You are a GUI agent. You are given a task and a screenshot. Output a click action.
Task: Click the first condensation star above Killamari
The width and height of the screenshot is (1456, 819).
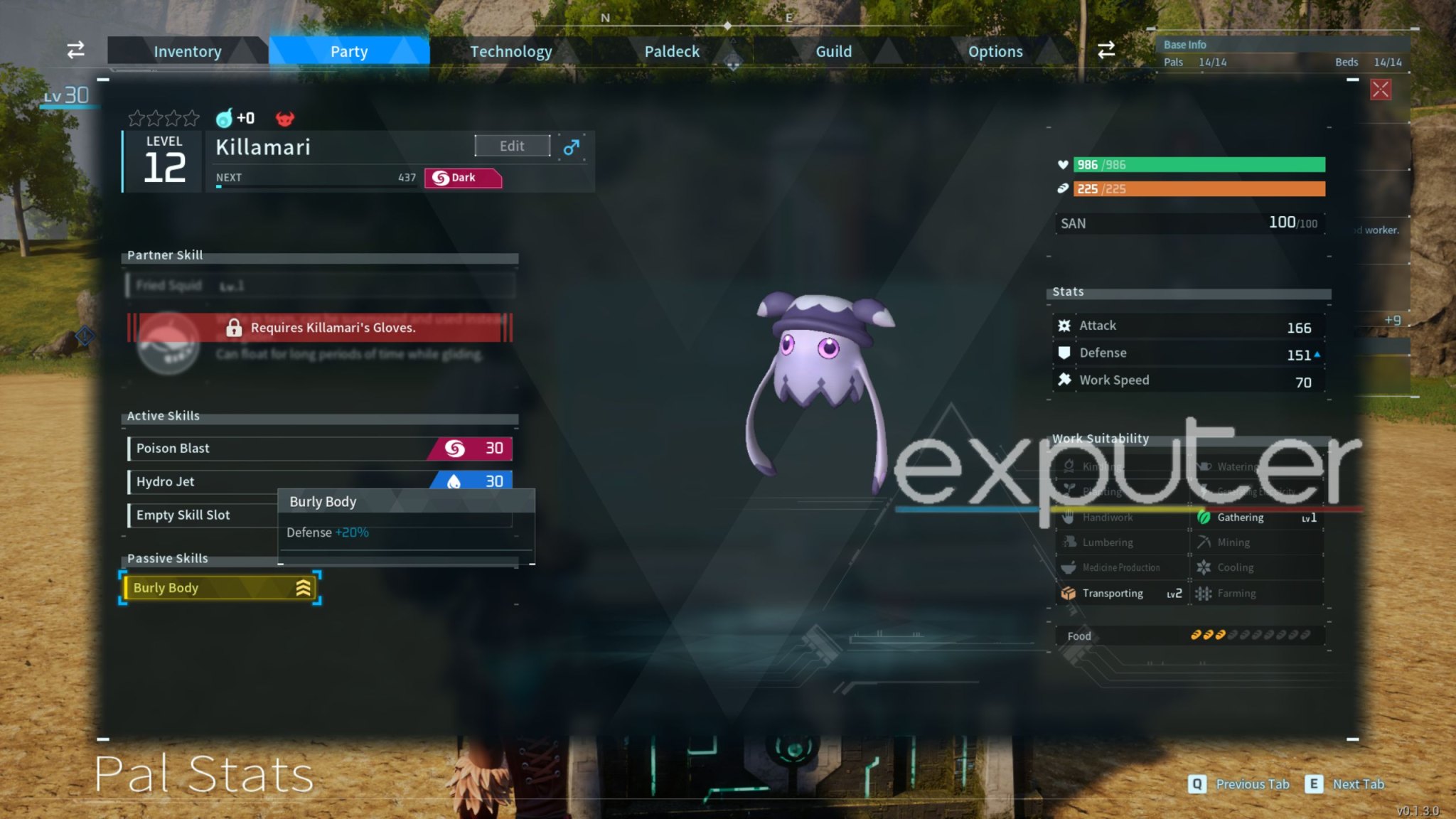click(x=136, y=118)
